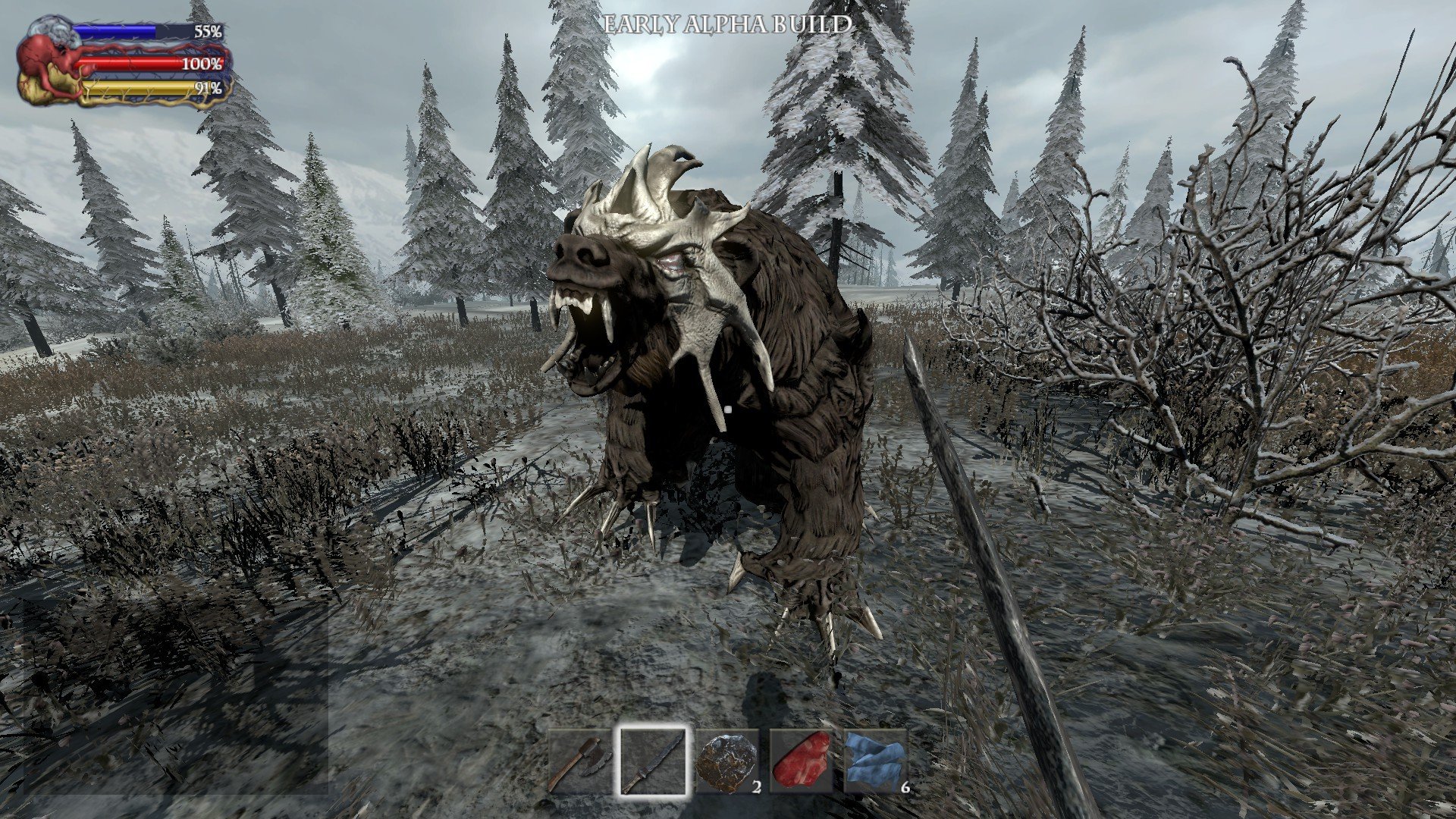Choose the highlighted blade weapon slot
The height and width of the screenshot is (819, 1456).
(x=653, y=761)
